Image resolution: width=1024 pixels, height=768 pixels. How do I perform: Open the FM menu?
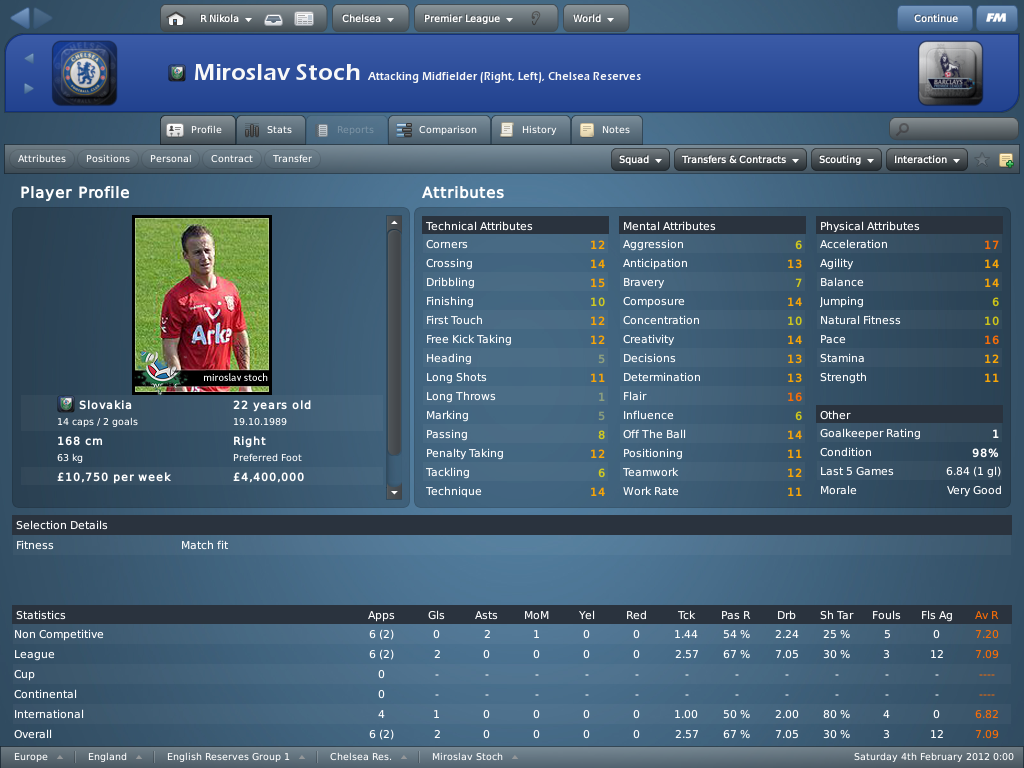click(x=996, y=18)
